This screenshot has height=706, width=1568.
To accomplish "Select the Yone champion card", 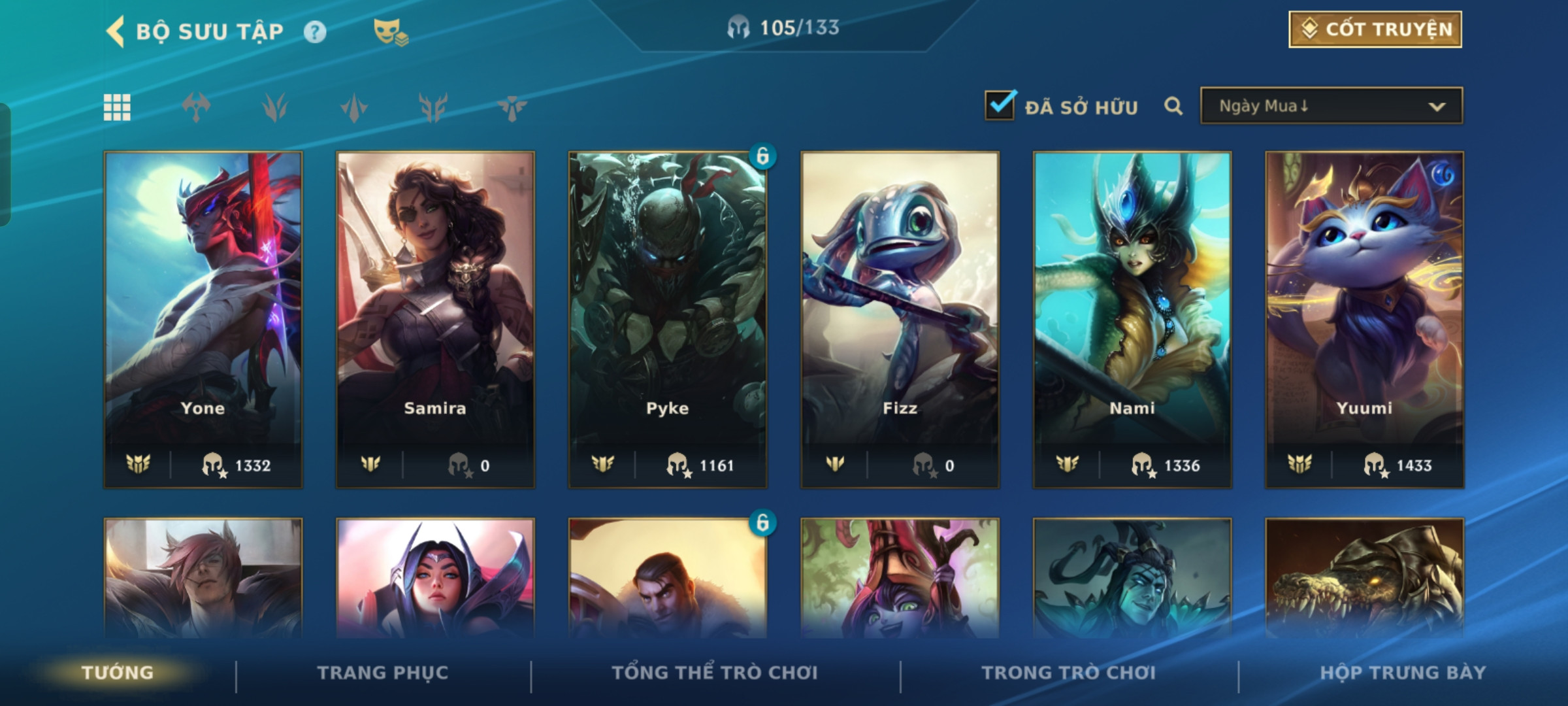I will pyautogui.click(x=203, y=319).
